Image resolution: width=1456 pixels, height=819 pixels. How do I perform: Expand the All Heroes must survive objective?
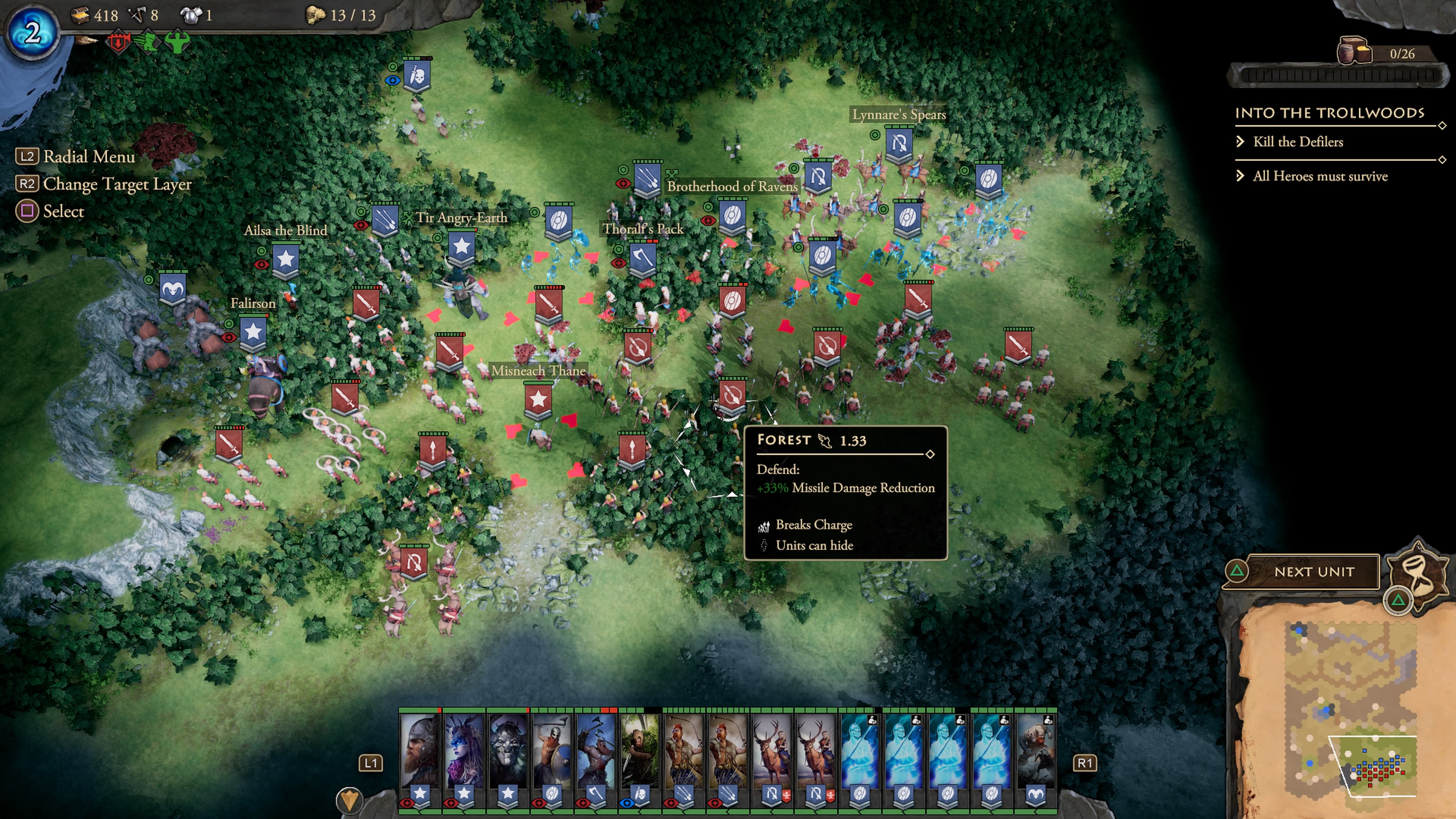pos(1320,176)
